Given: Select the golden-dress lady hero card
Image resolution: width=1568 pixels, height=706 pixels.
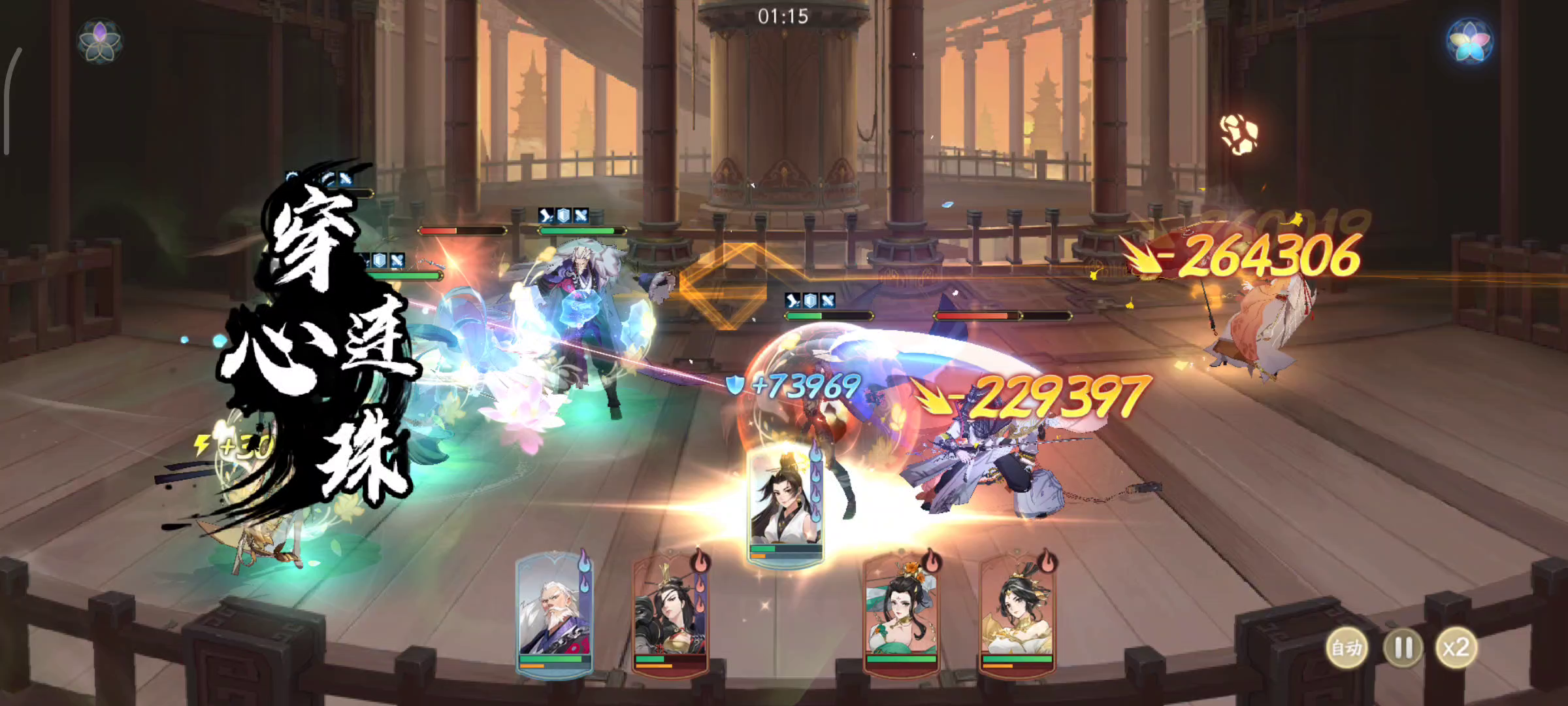Looking at the screenshot, I should [x=1017, y=614].
